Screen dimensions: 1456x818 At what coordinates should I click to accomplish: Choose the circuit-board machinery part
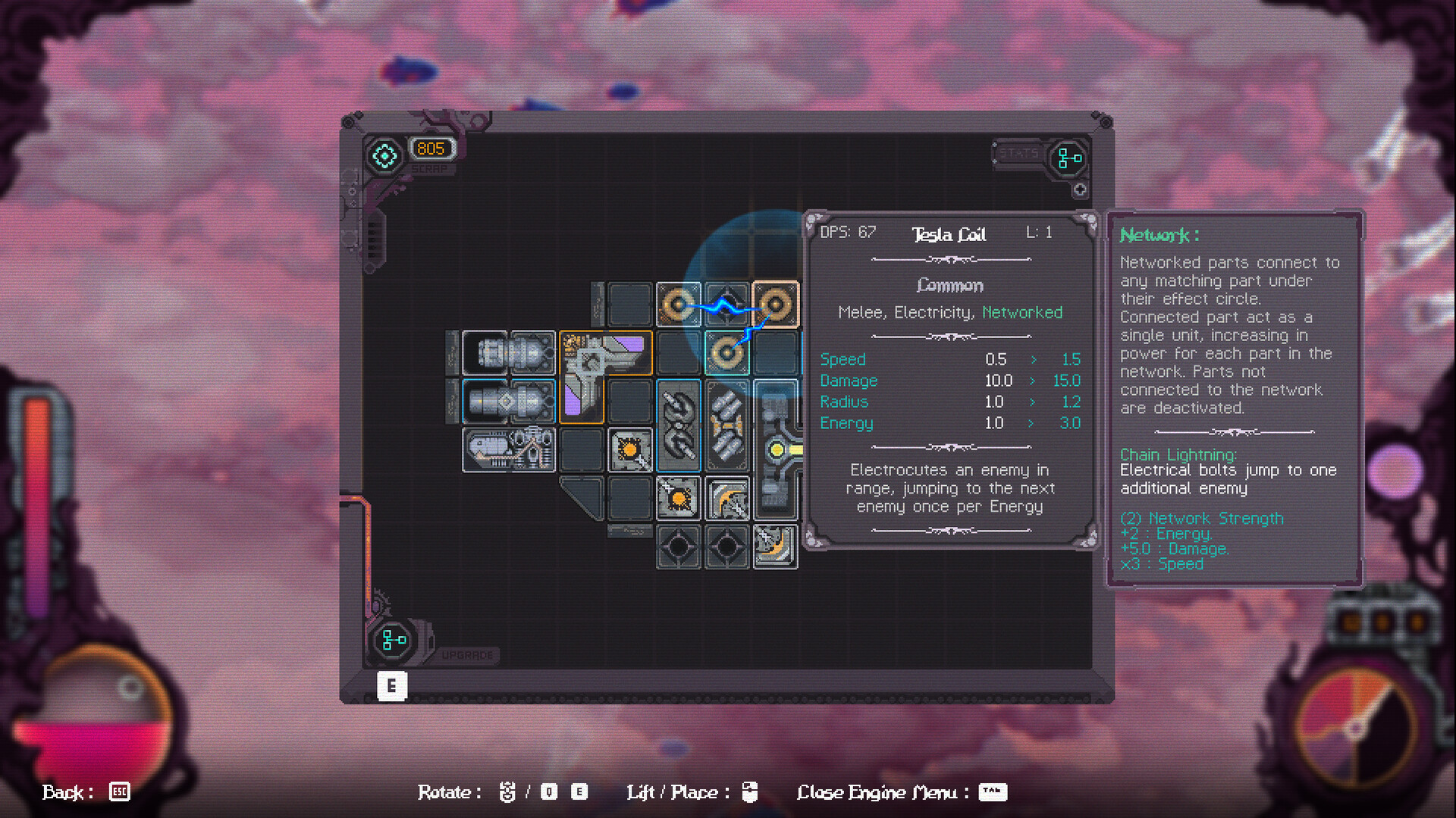coord(508,449)
